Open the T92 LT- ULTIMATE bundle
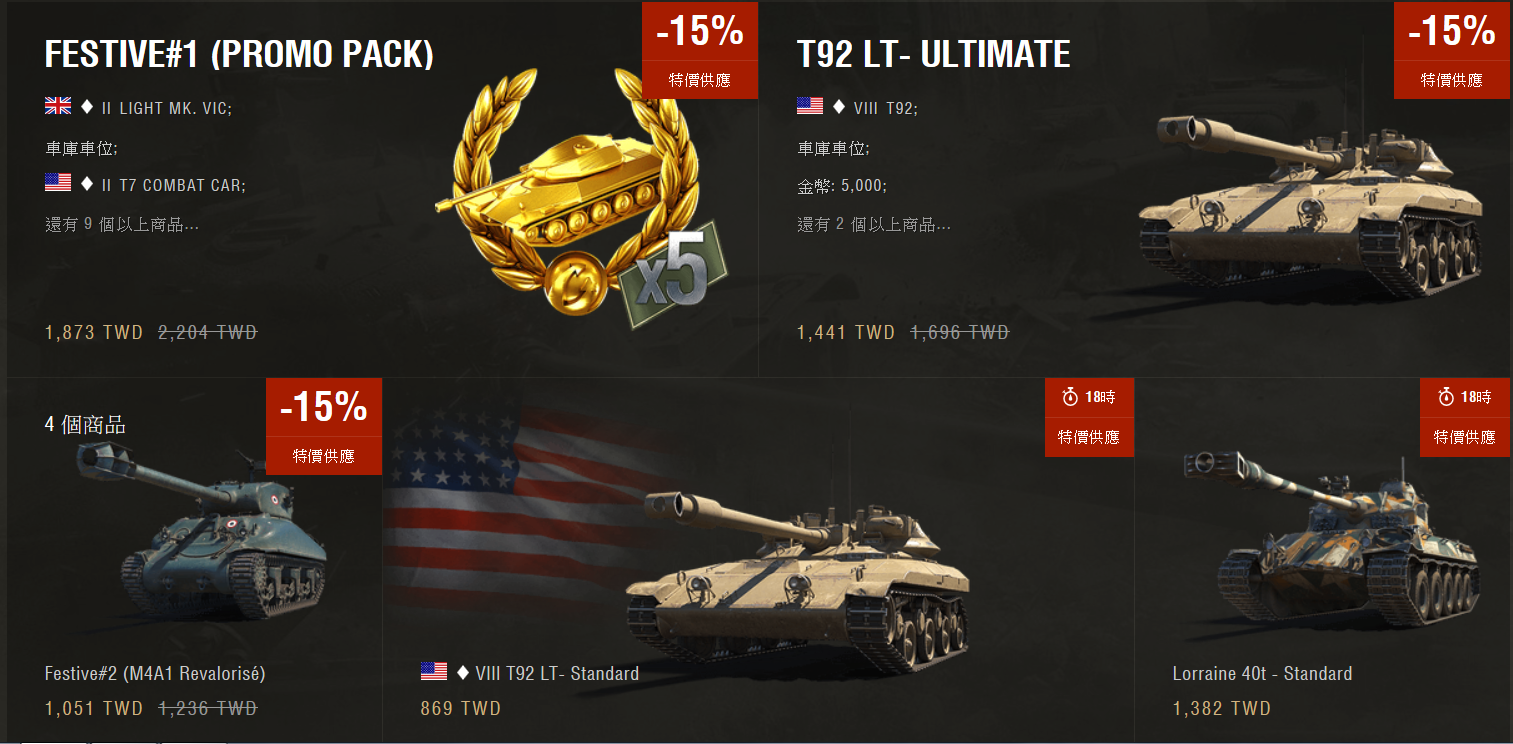 [933, 55]
